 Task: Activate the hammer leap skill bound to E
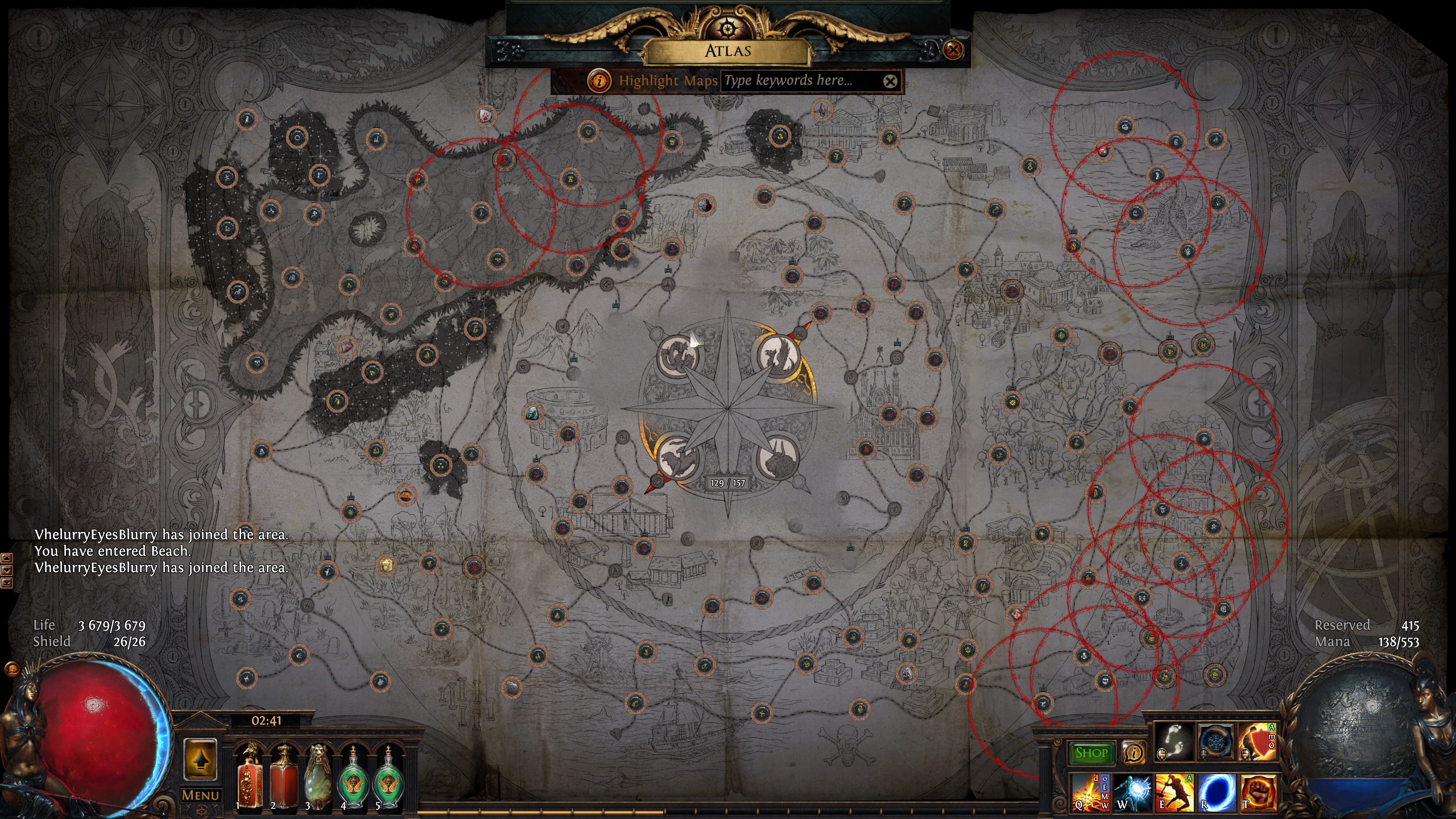pos(1174,792)
